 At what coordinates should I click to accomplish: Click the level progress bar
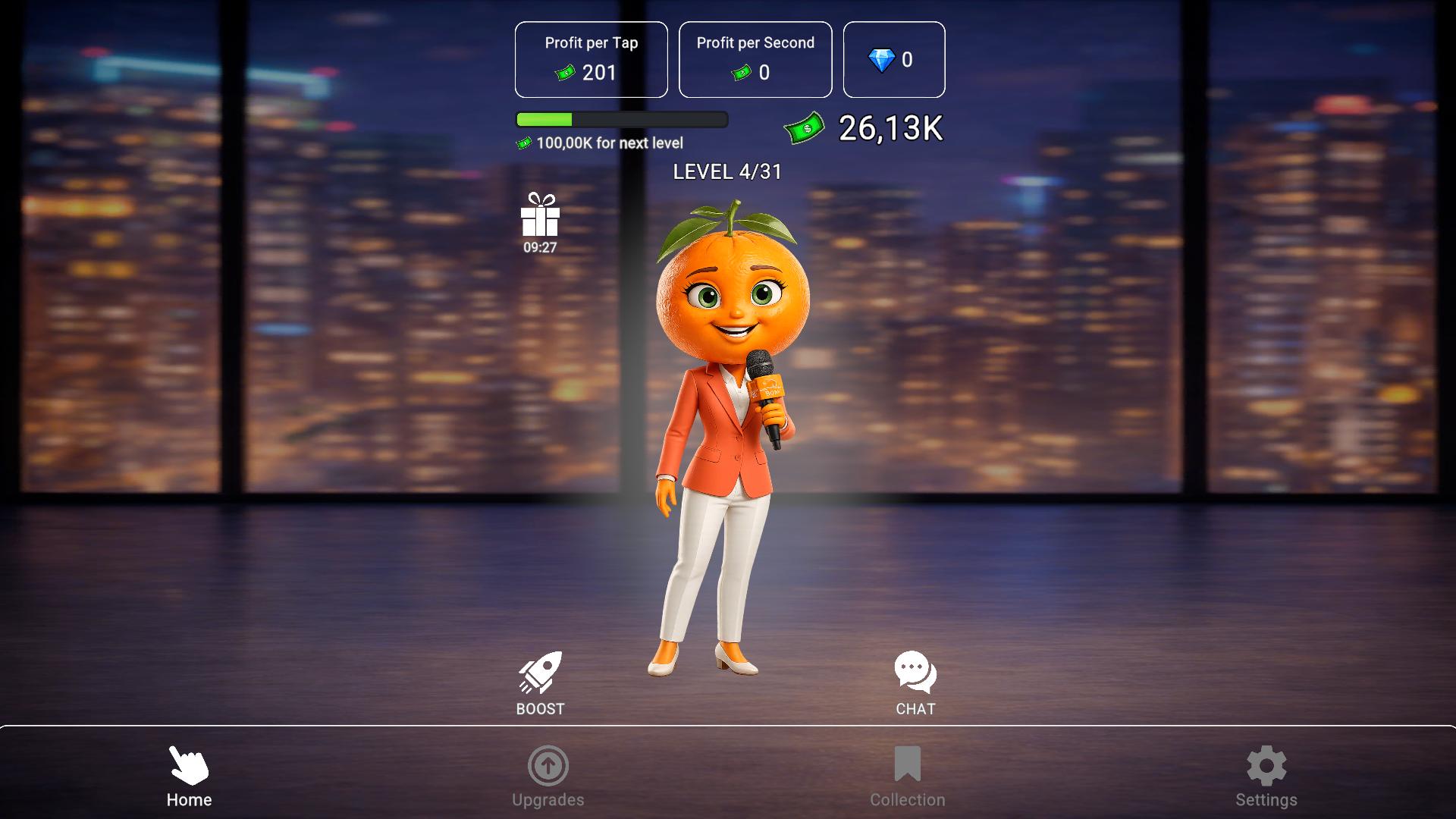click(620, 119)
